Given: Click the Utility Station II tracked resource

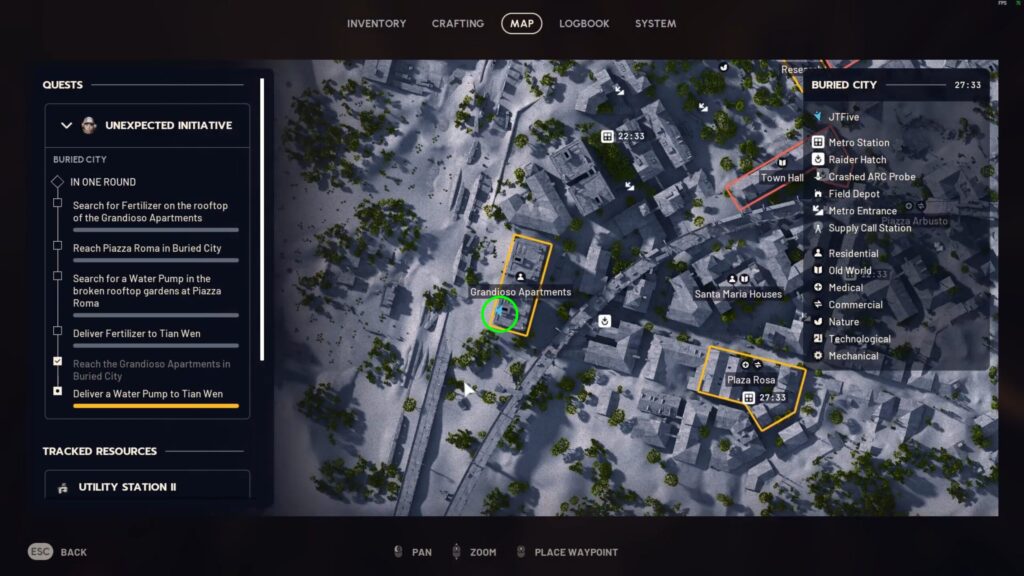Looking at the screenshot, I should click(127, 487).
